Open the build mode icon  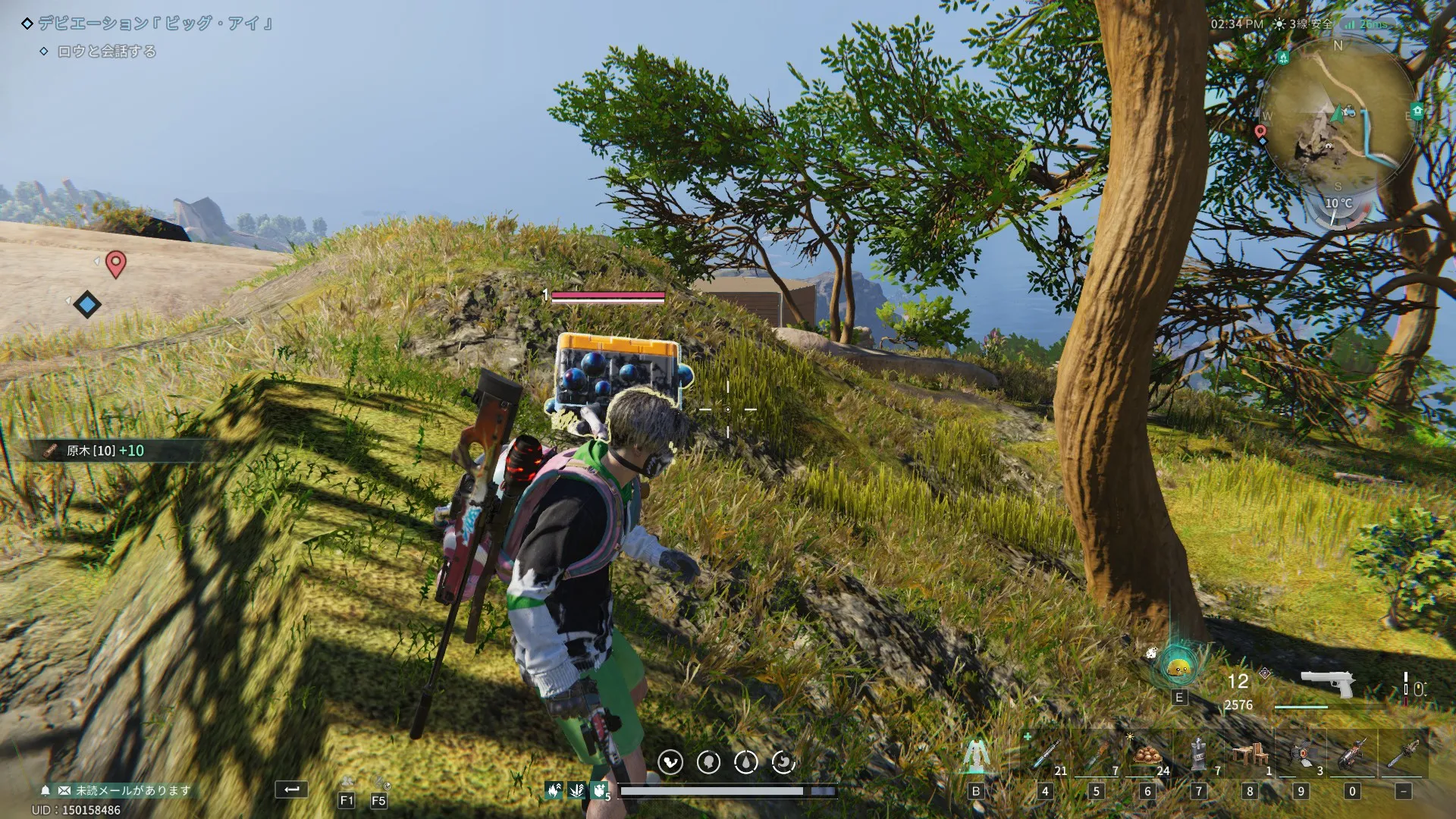point(975,755)
